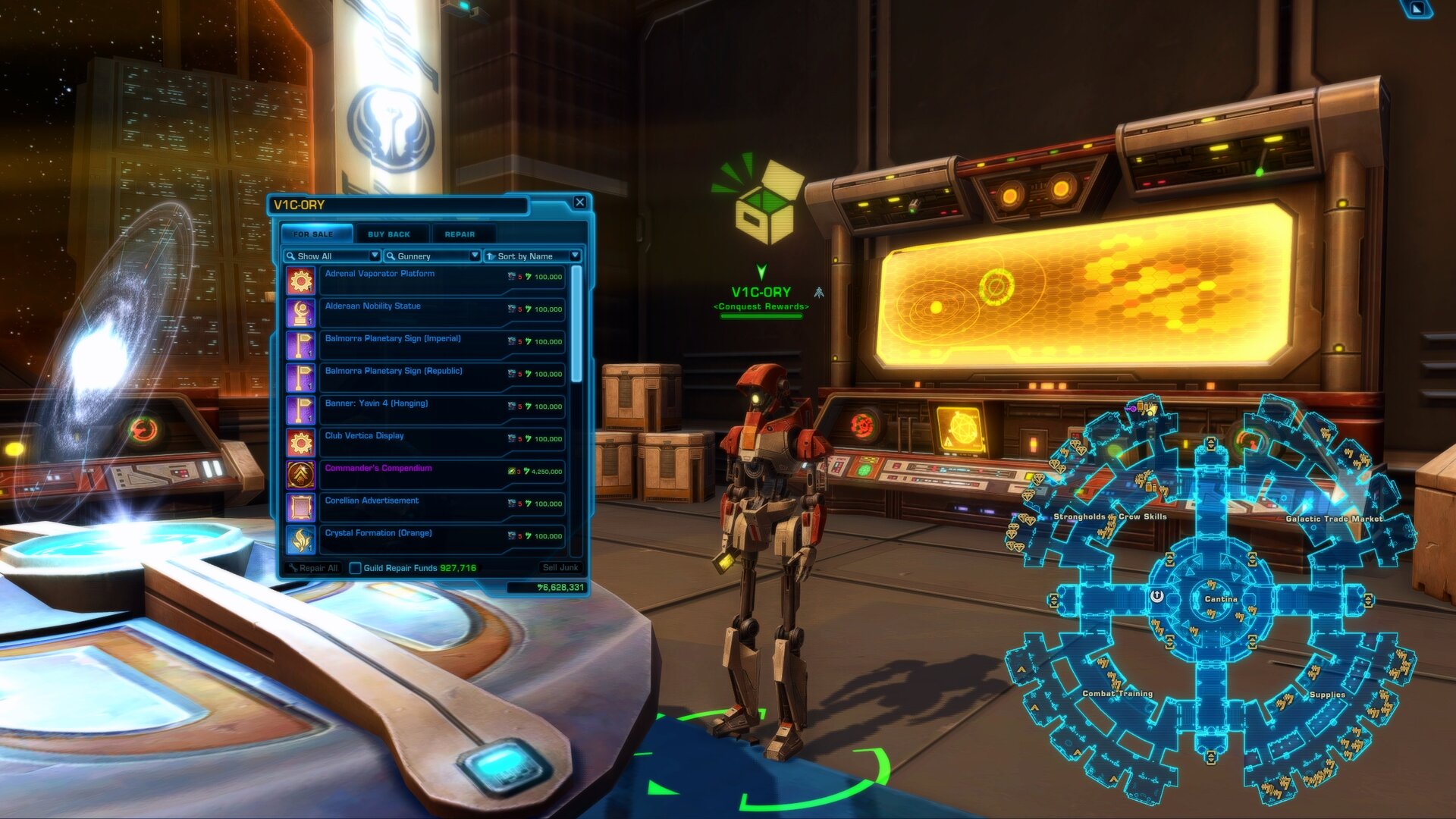Click the Repair All button
1456x819 pixels.
point(313,566)
